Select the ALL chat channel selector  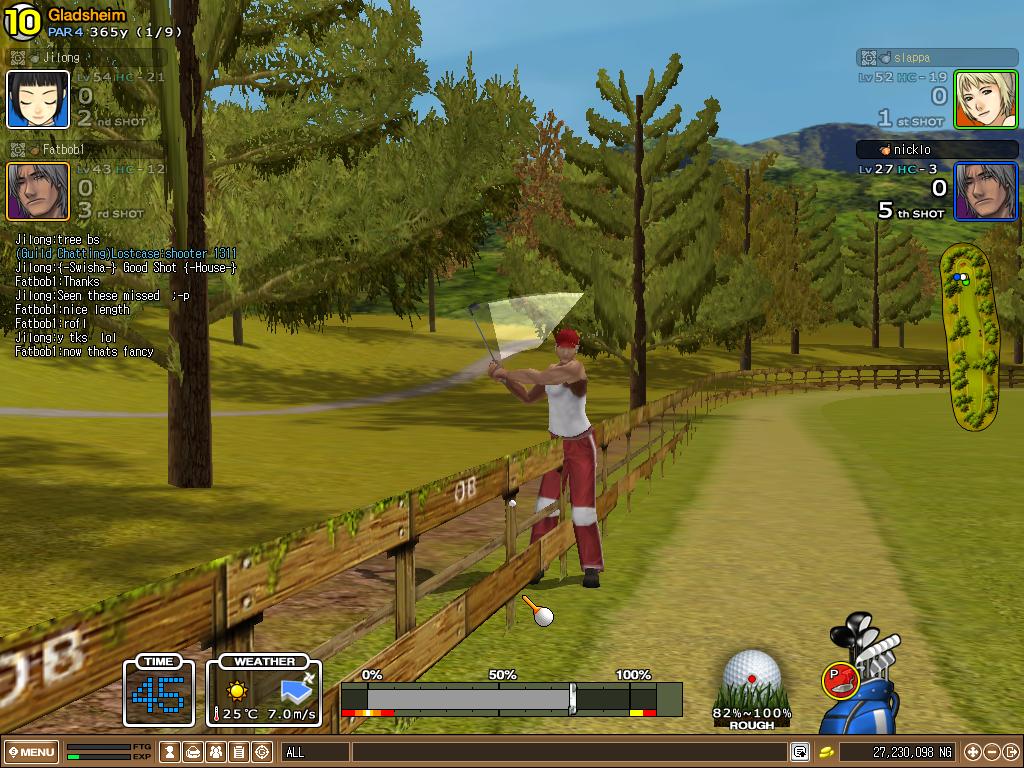[x=315, y=752]
